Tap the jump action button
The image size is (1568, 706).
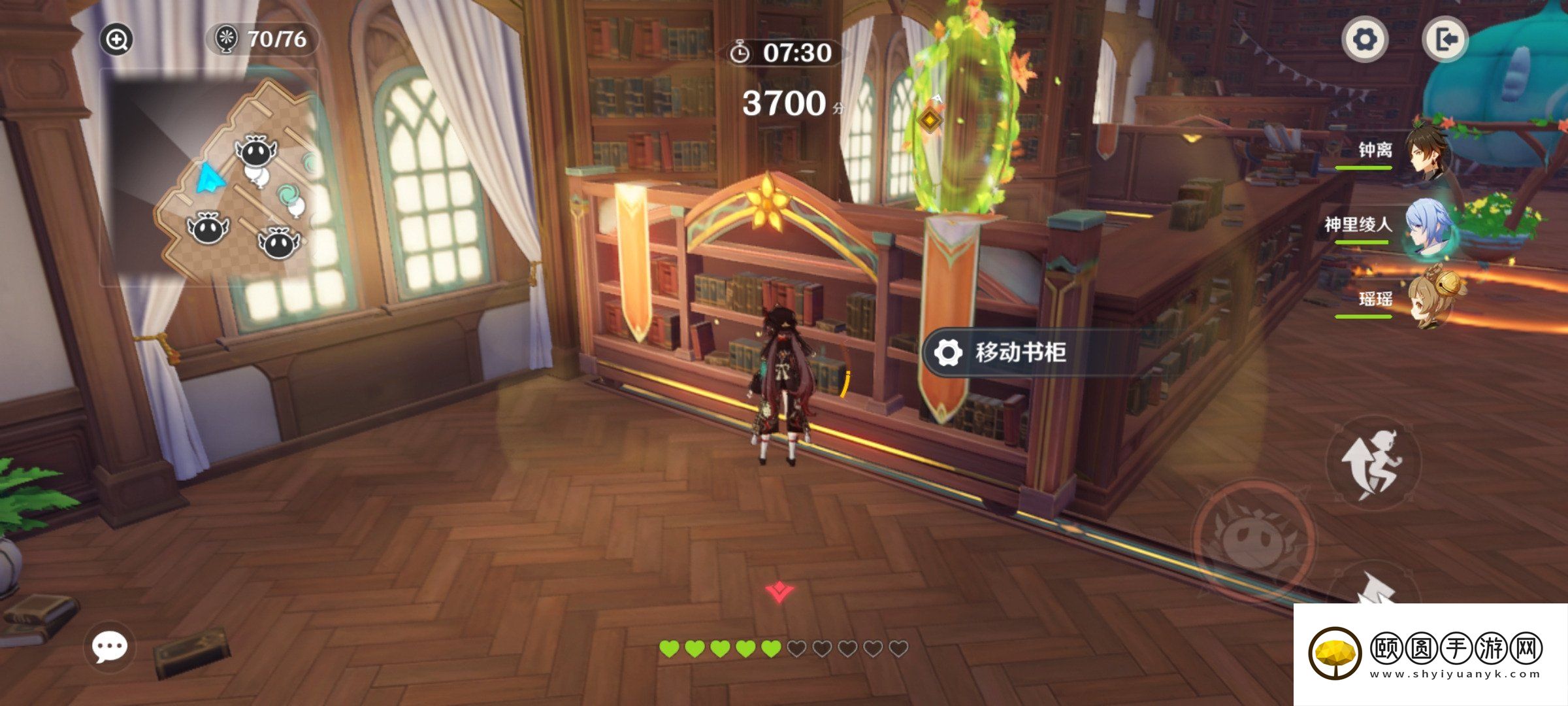pos(1373,464)
